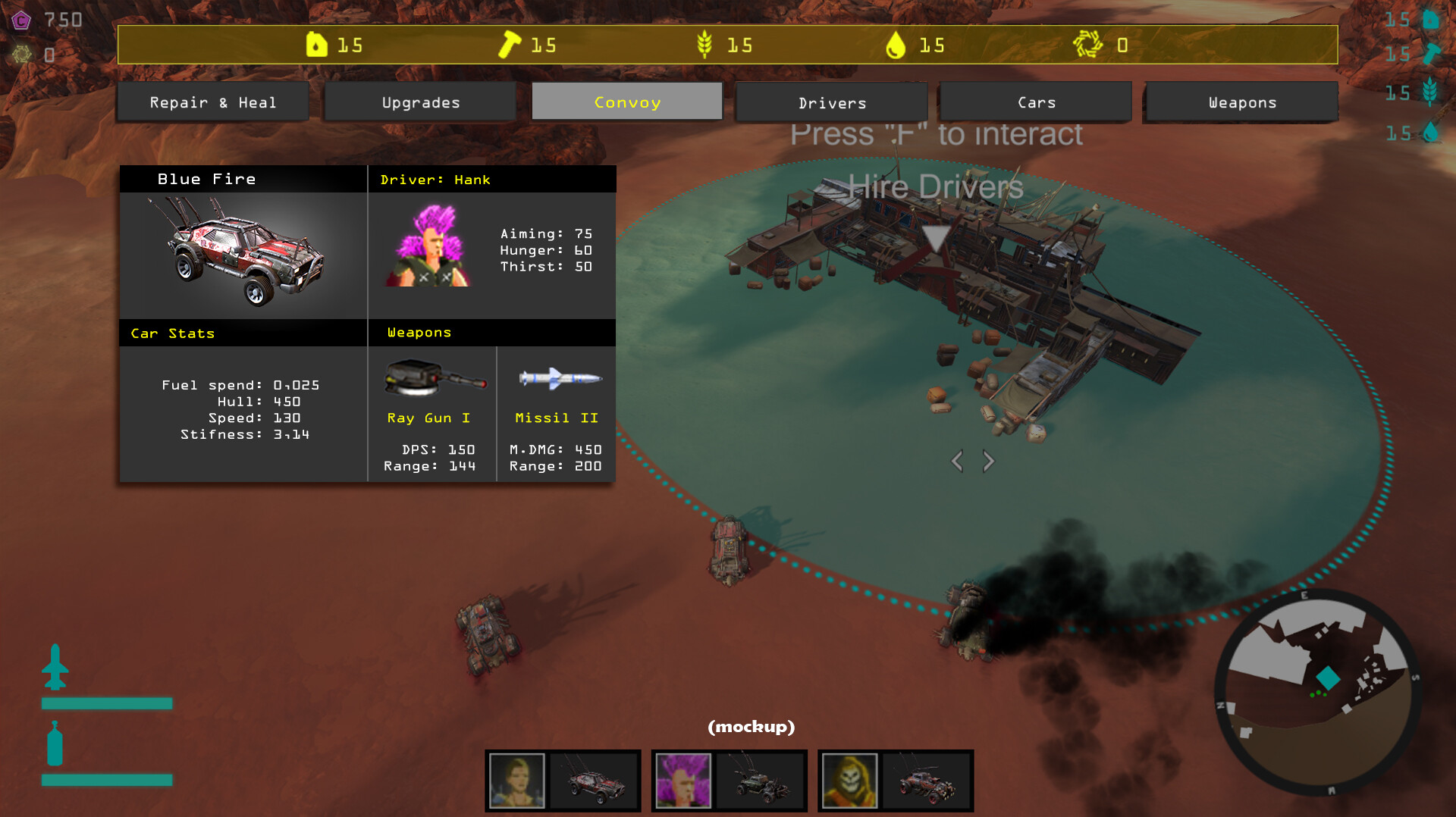
Task: Switch to the Drivers tab
Action: tap(831, 102)
